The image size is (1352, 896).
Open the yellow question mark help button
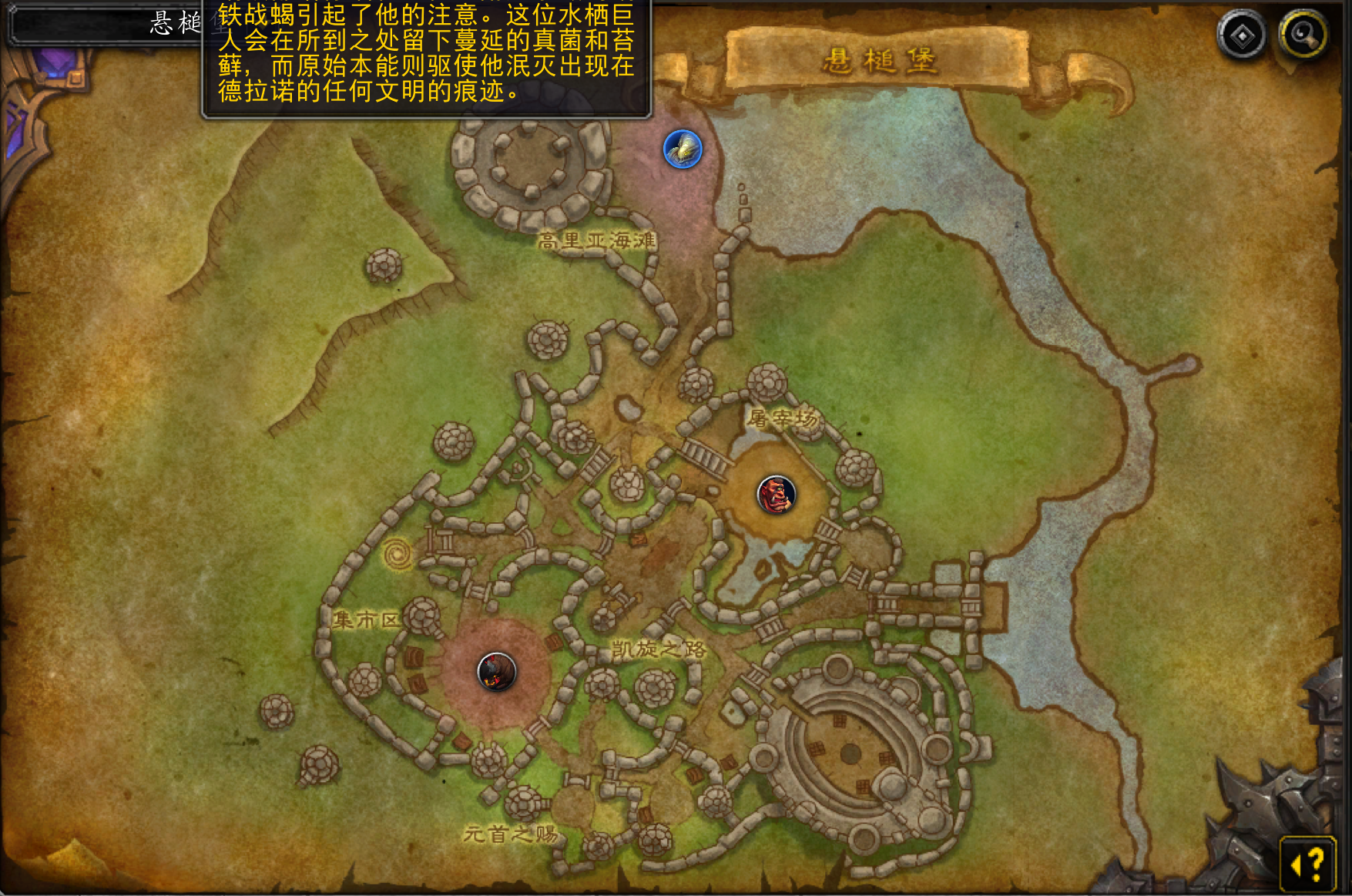pyautogui.click(x=1307, y=864)
